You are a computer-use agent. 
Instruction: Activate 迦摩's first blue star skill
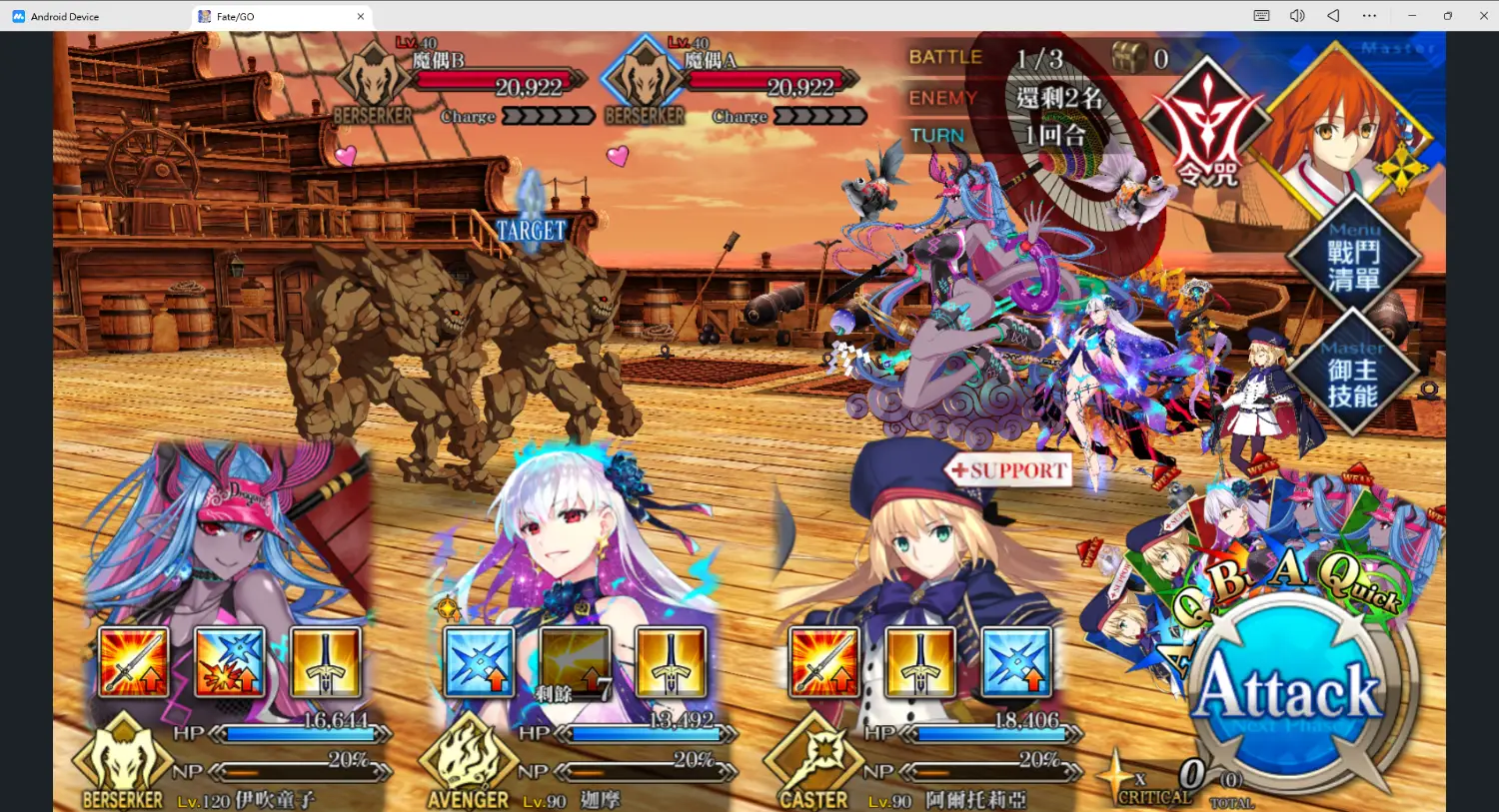pos(480,662)
